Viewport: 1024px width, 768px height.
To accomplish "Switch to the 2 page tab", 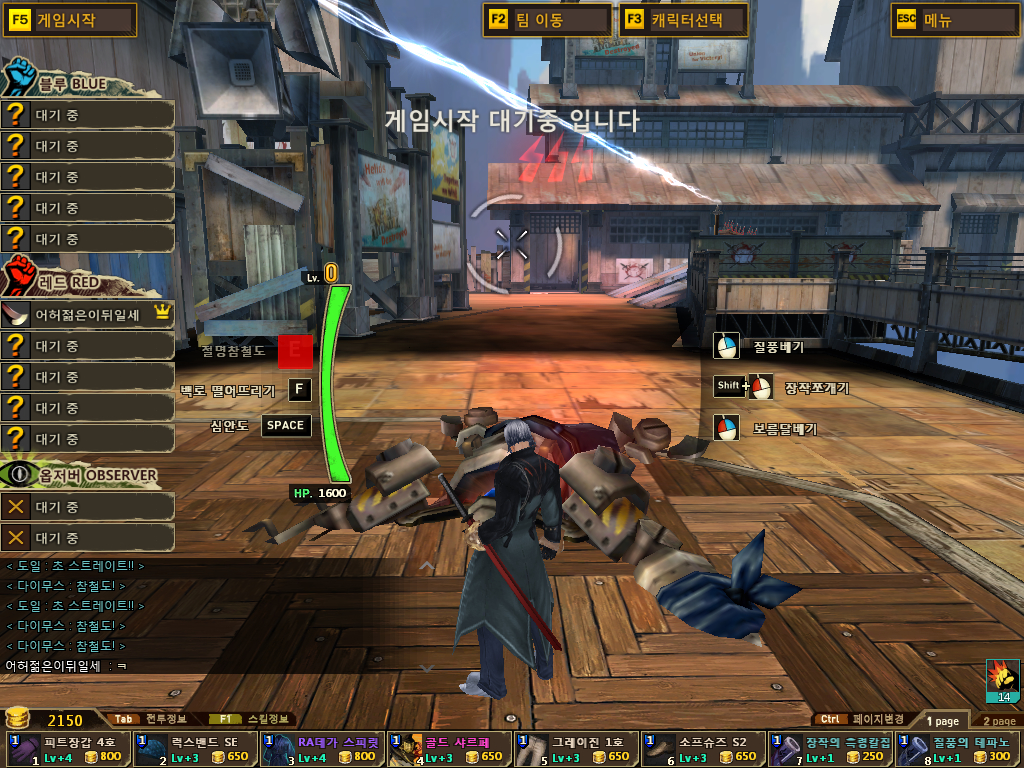I will click(x=998, y=720).
